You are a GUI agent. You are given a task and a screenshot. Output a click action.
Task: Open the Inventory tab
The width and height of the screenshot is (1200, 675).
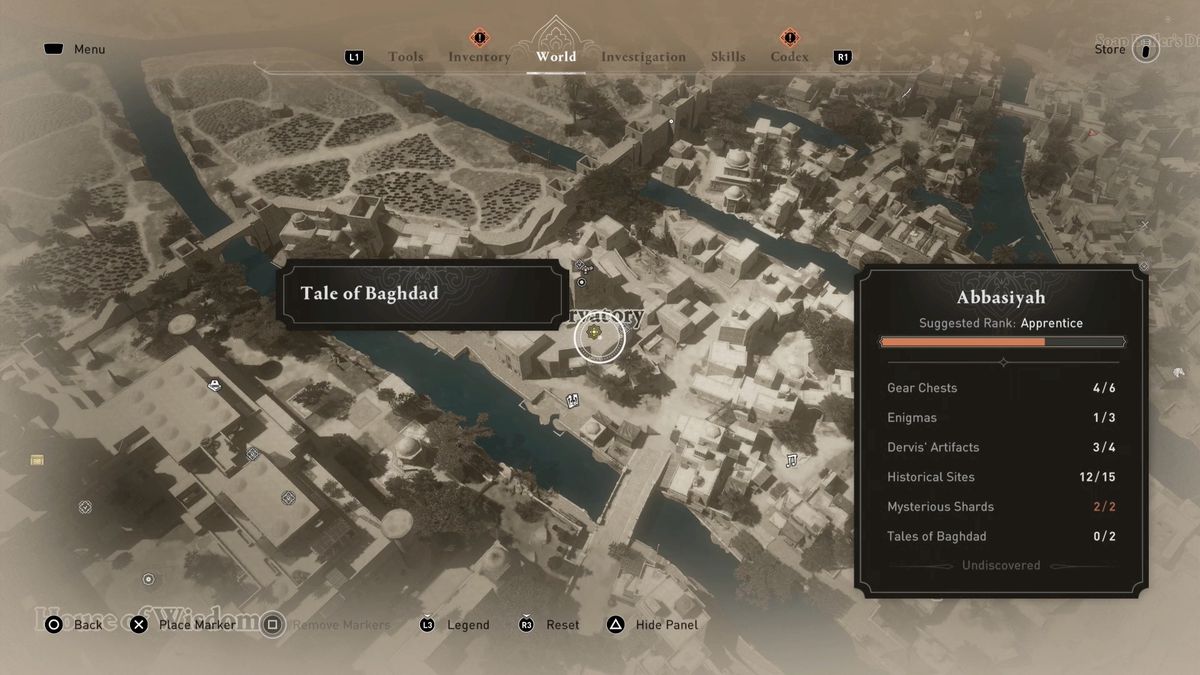click(479, 57)
